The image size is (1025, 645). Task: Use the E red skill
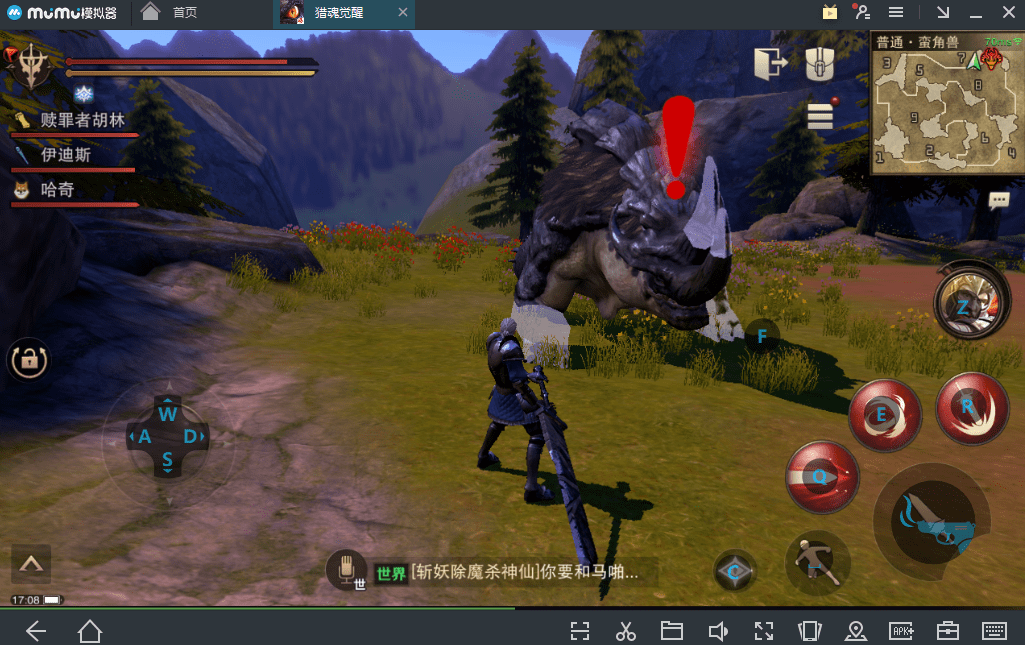click(884, 414)
